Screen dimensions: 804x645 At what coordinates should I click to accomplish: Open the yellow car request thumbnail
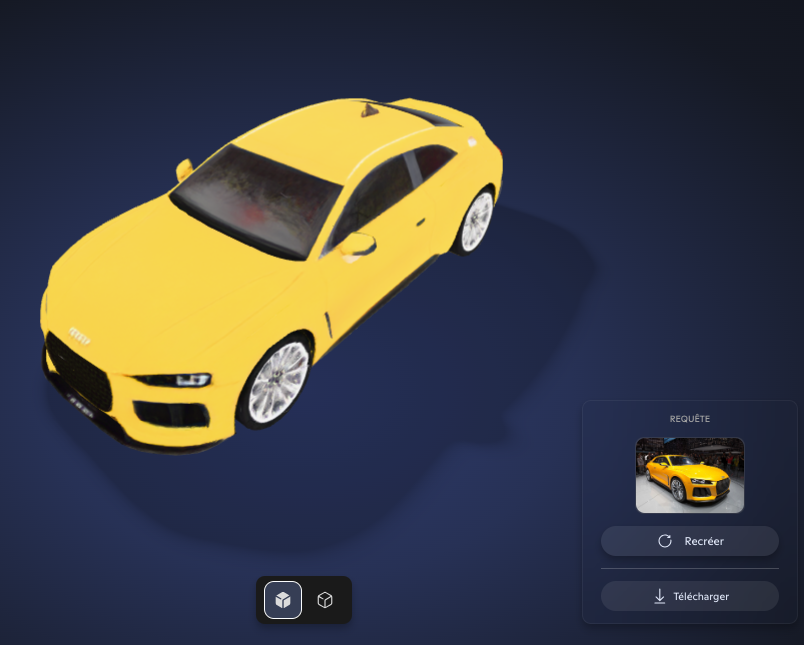pos(690,475)
